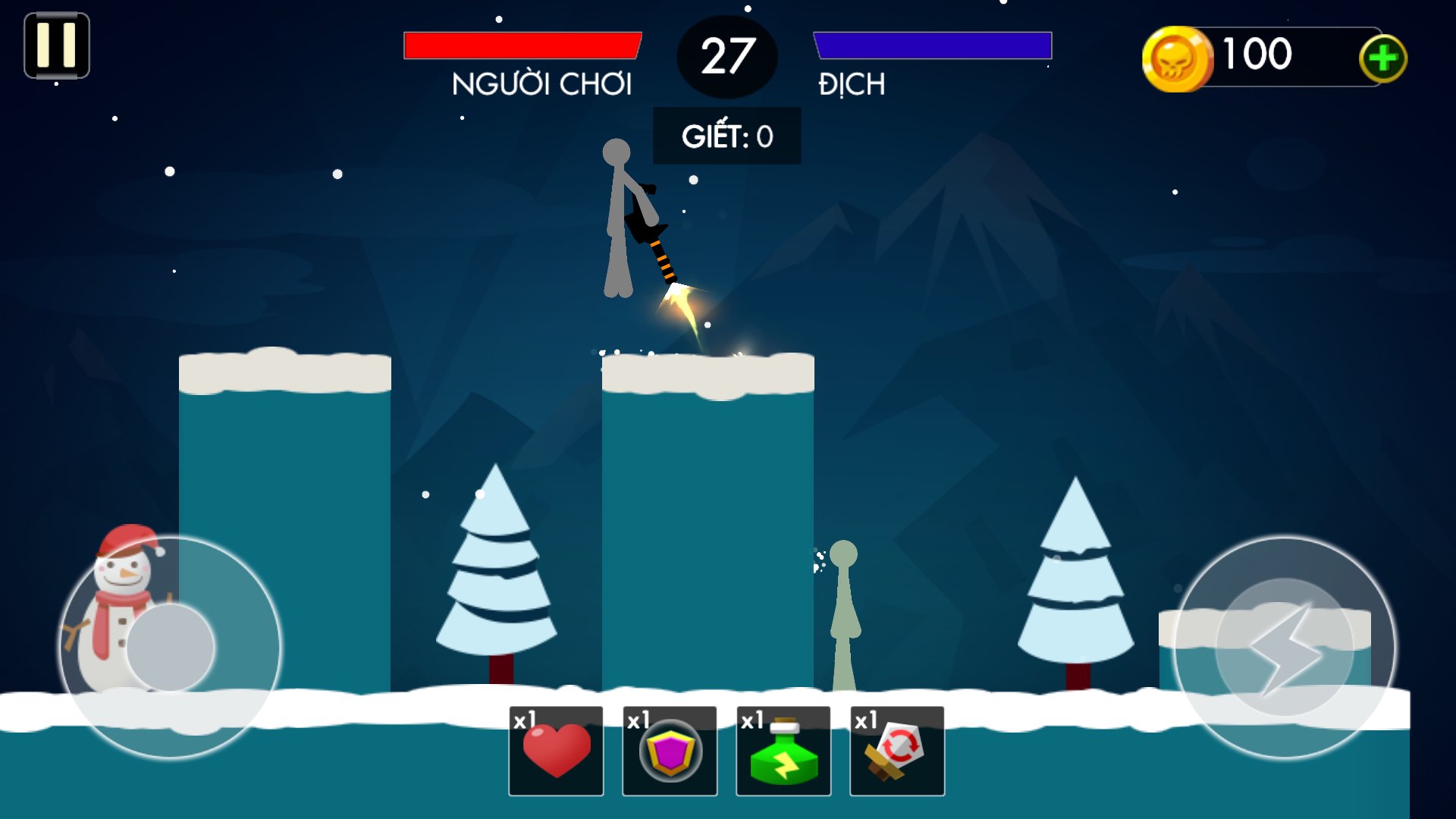Tap the ĐỊCH enemy label
Screen dimensions: 1456x819
(x=849, y=86)
